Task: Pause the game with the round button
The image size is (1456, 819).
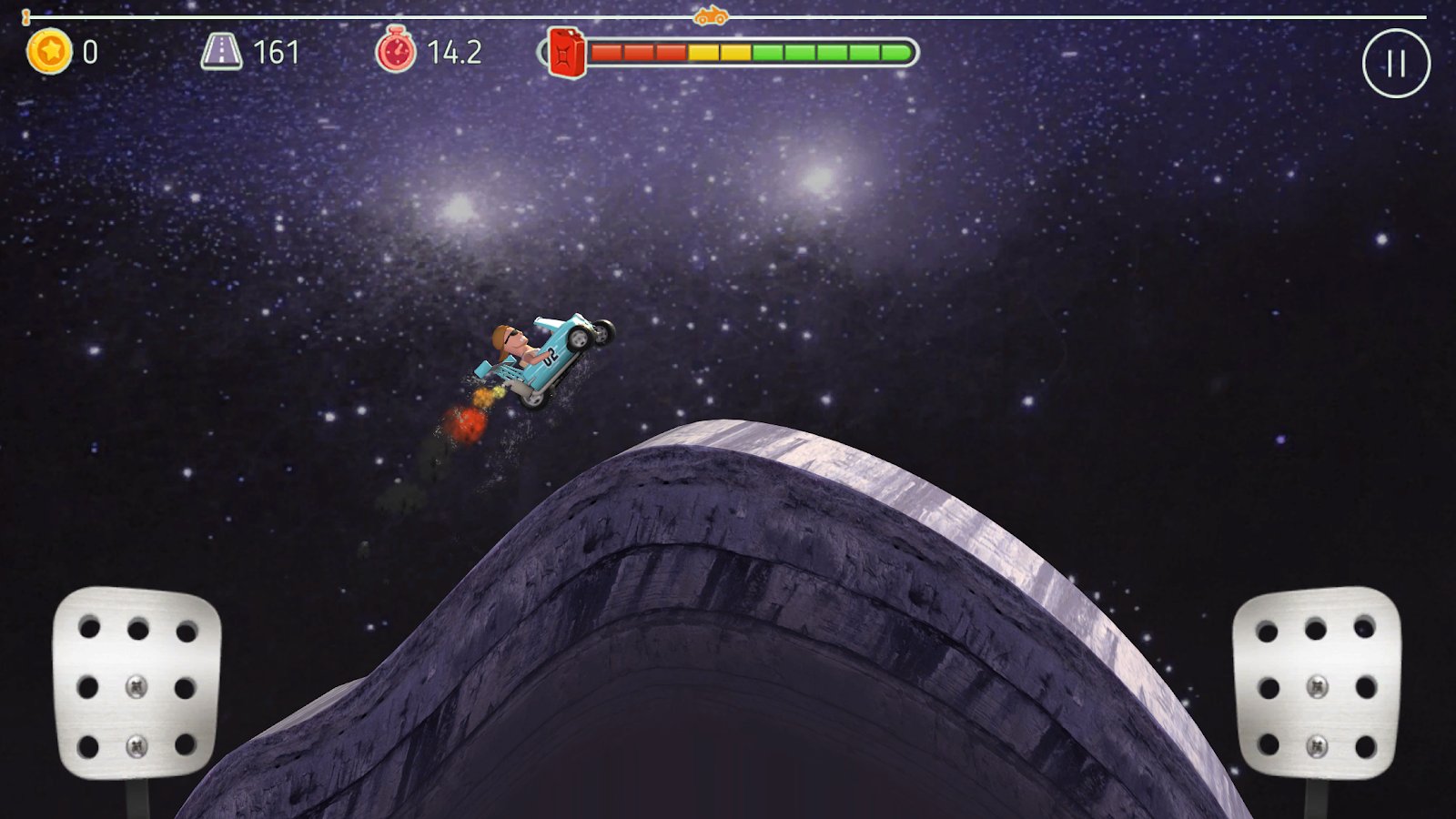Action: (x=1396, y=64)
